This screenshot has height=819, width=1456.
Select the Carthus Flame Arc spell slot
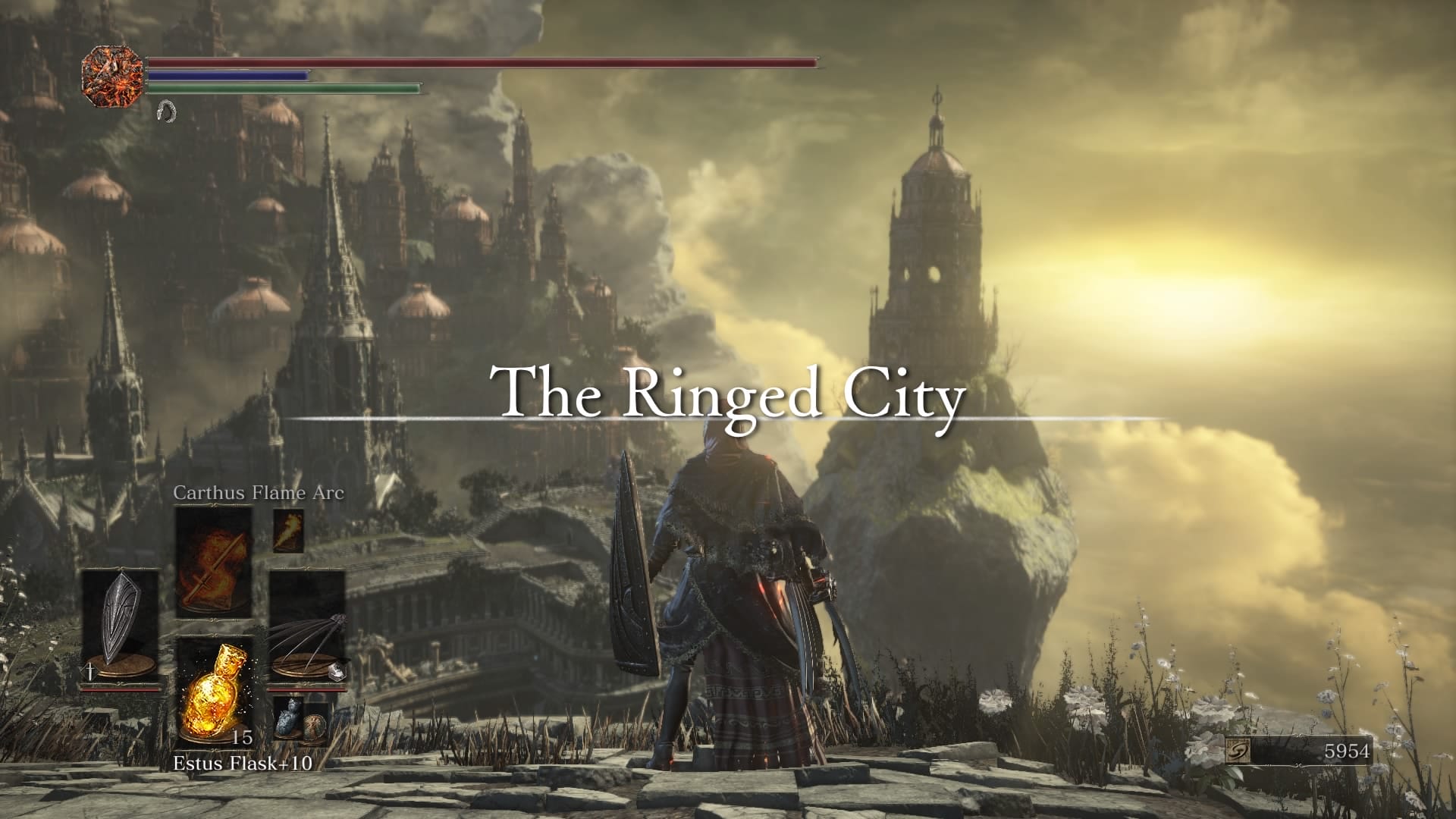(214, 562)
